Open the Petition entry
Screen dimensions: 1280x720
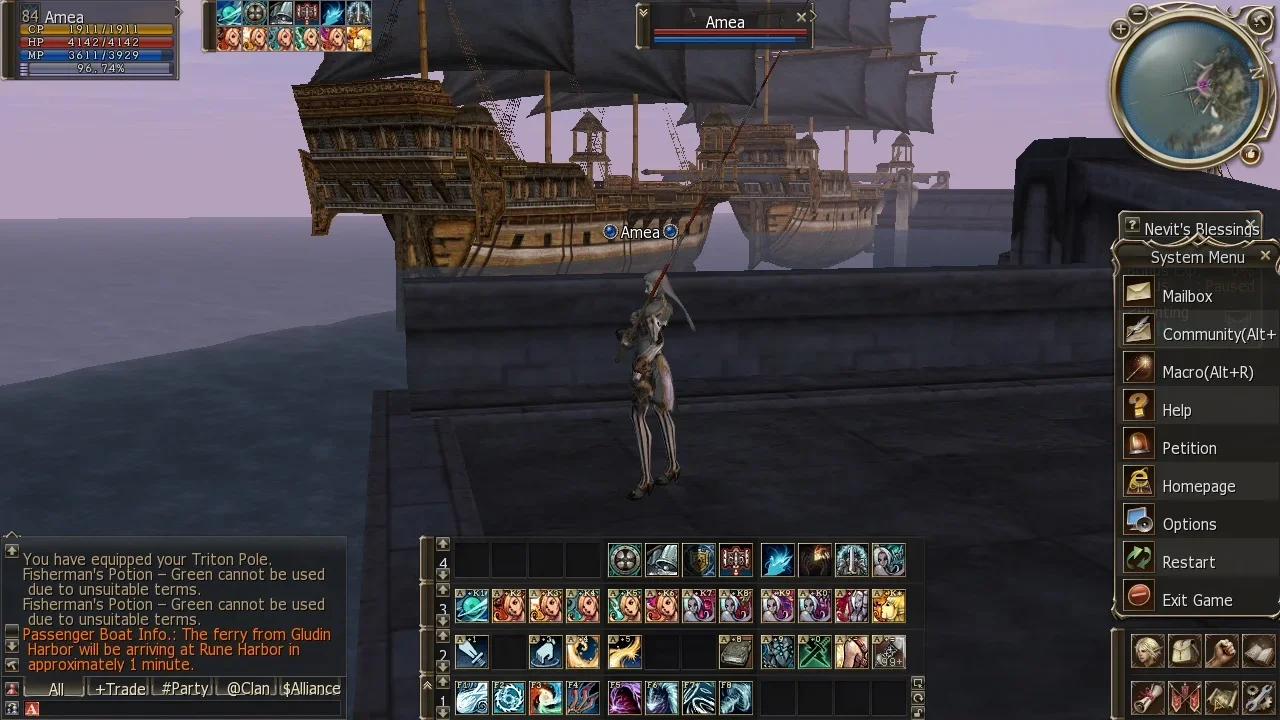[x=1189, y=448]
